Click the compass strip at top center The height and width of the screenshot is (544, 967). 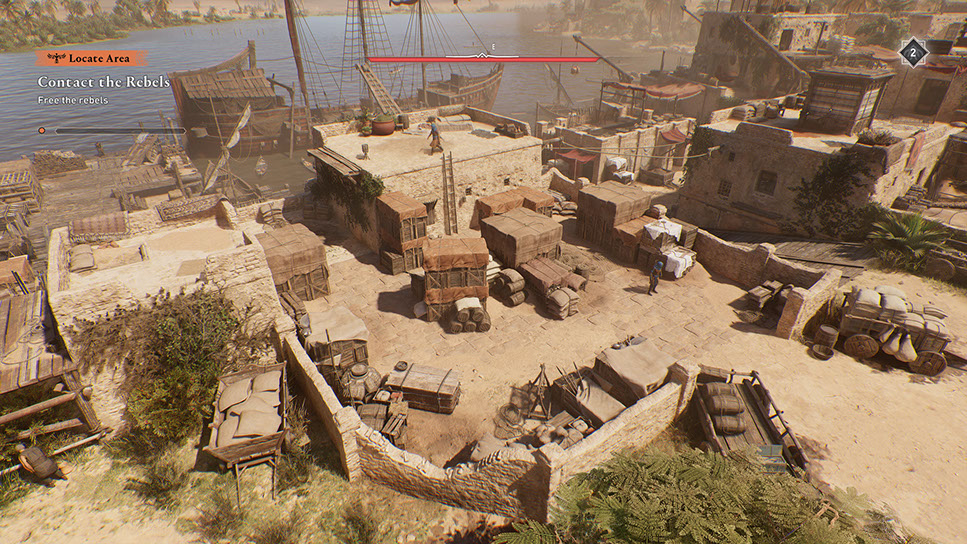pos(482,58)
